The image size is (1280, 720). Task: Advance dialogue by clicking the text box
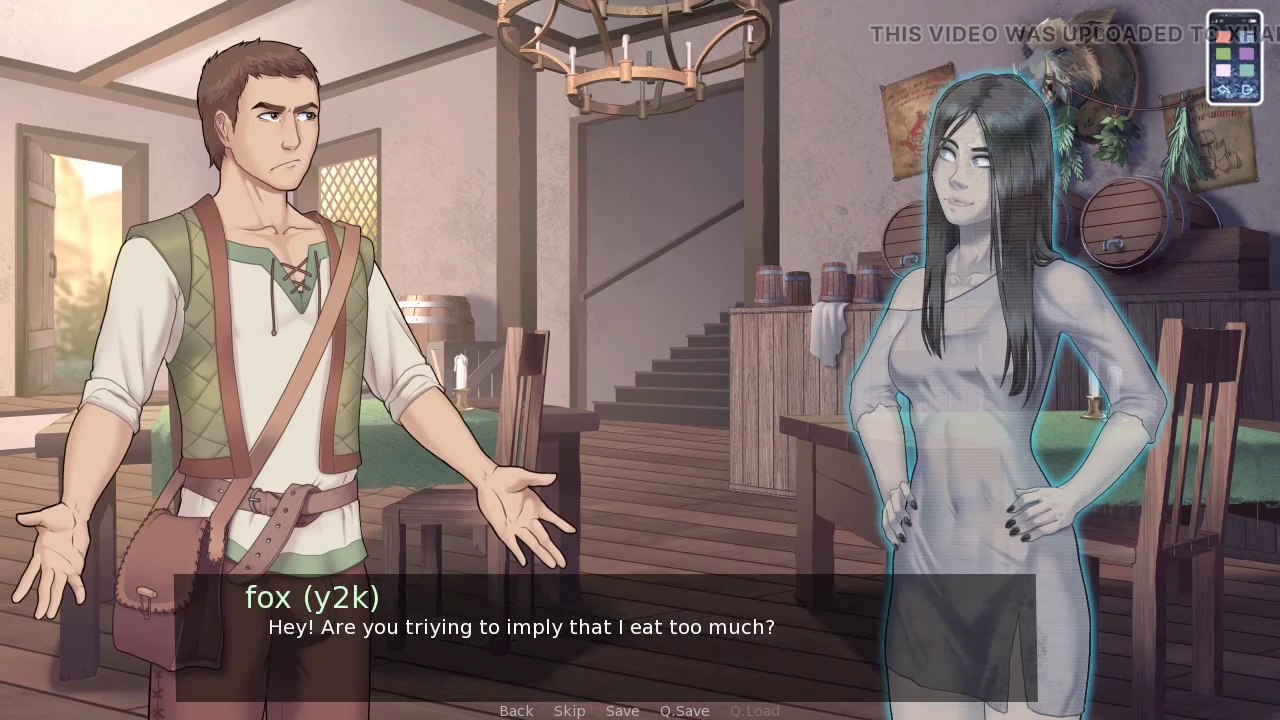605,640
